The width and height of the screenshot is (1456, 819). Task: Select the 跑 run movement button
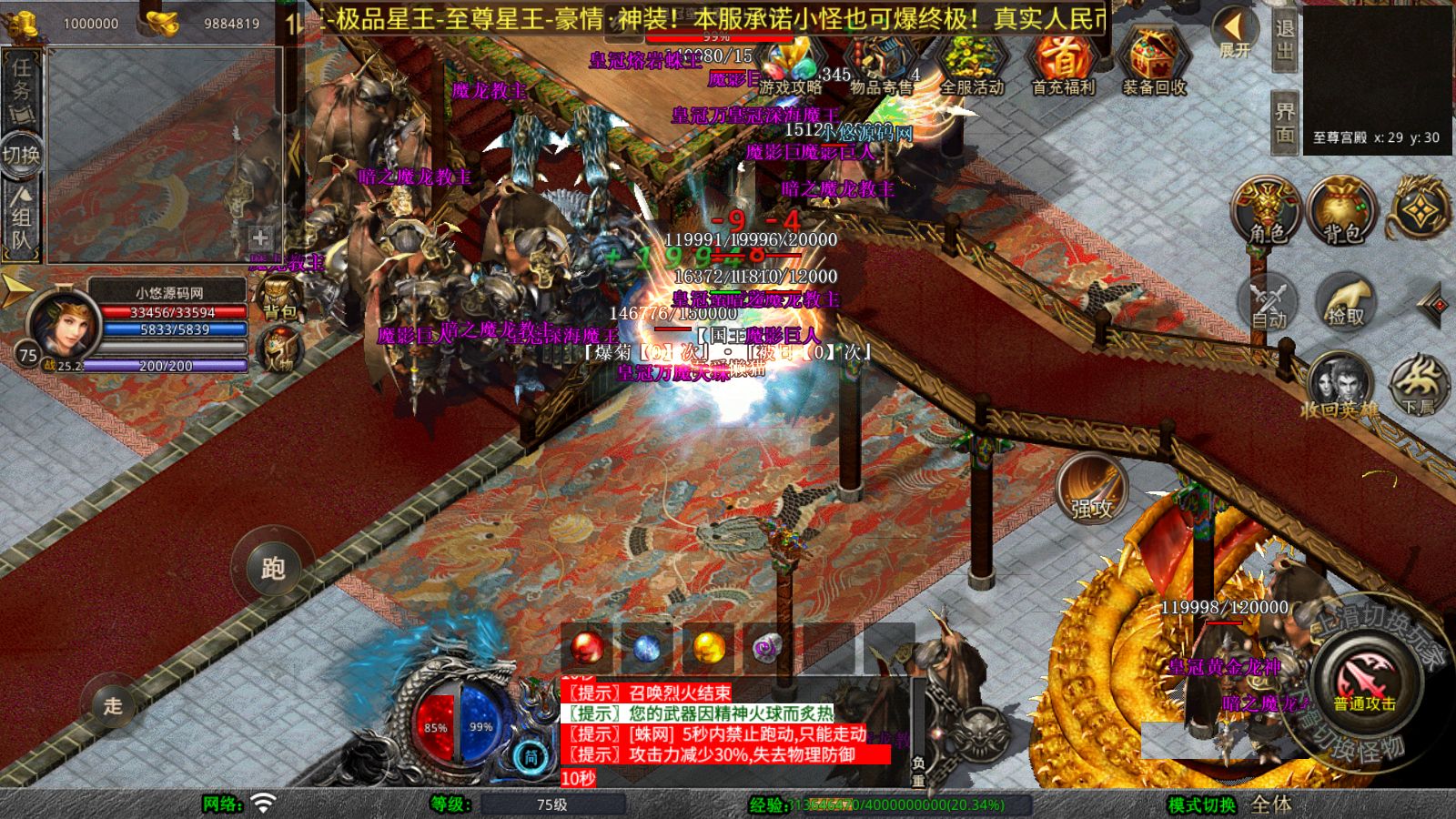pos(273,568)
